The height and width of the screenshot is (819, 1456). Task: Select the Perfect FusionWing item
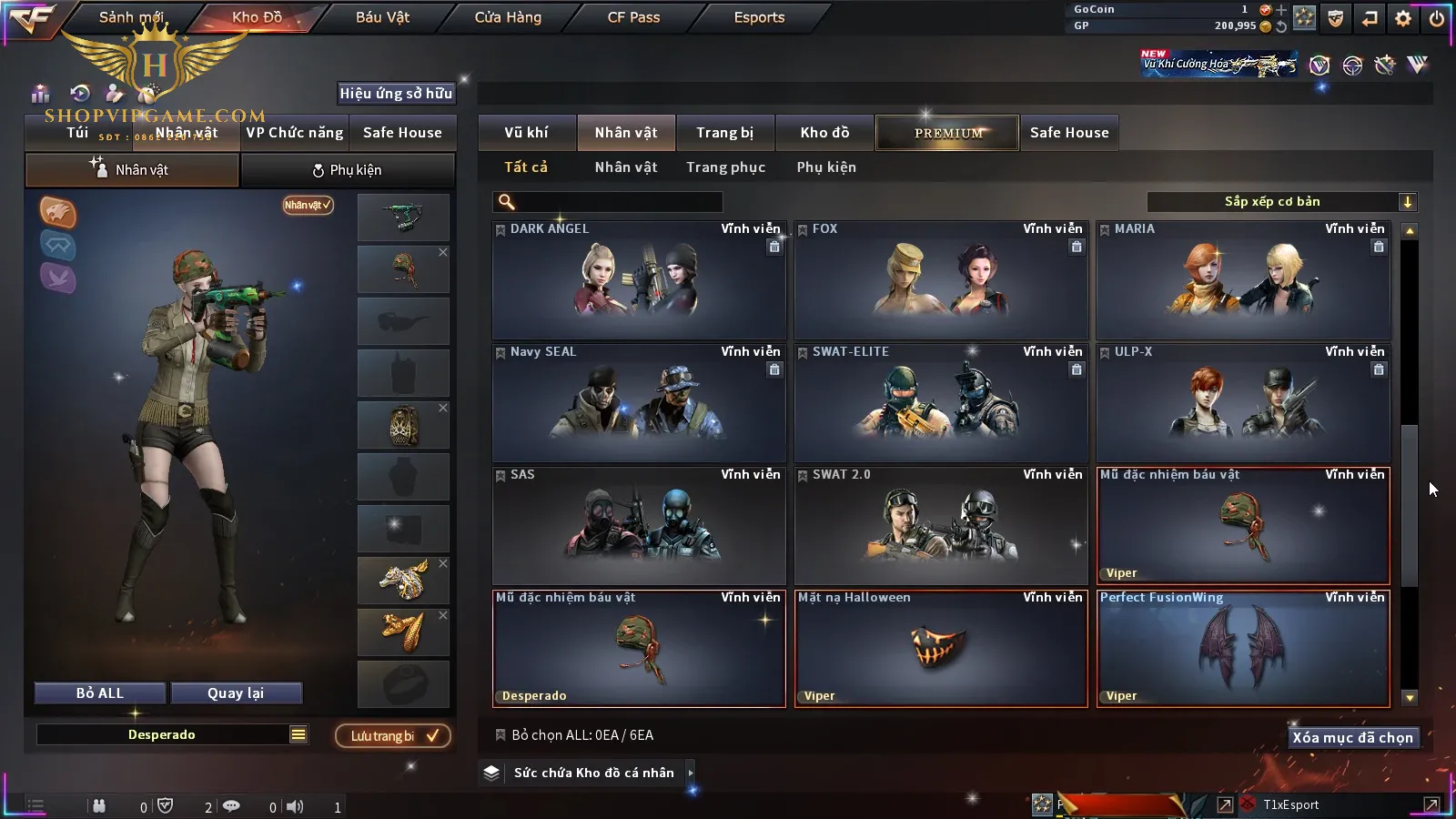[x=1243, y=649]
